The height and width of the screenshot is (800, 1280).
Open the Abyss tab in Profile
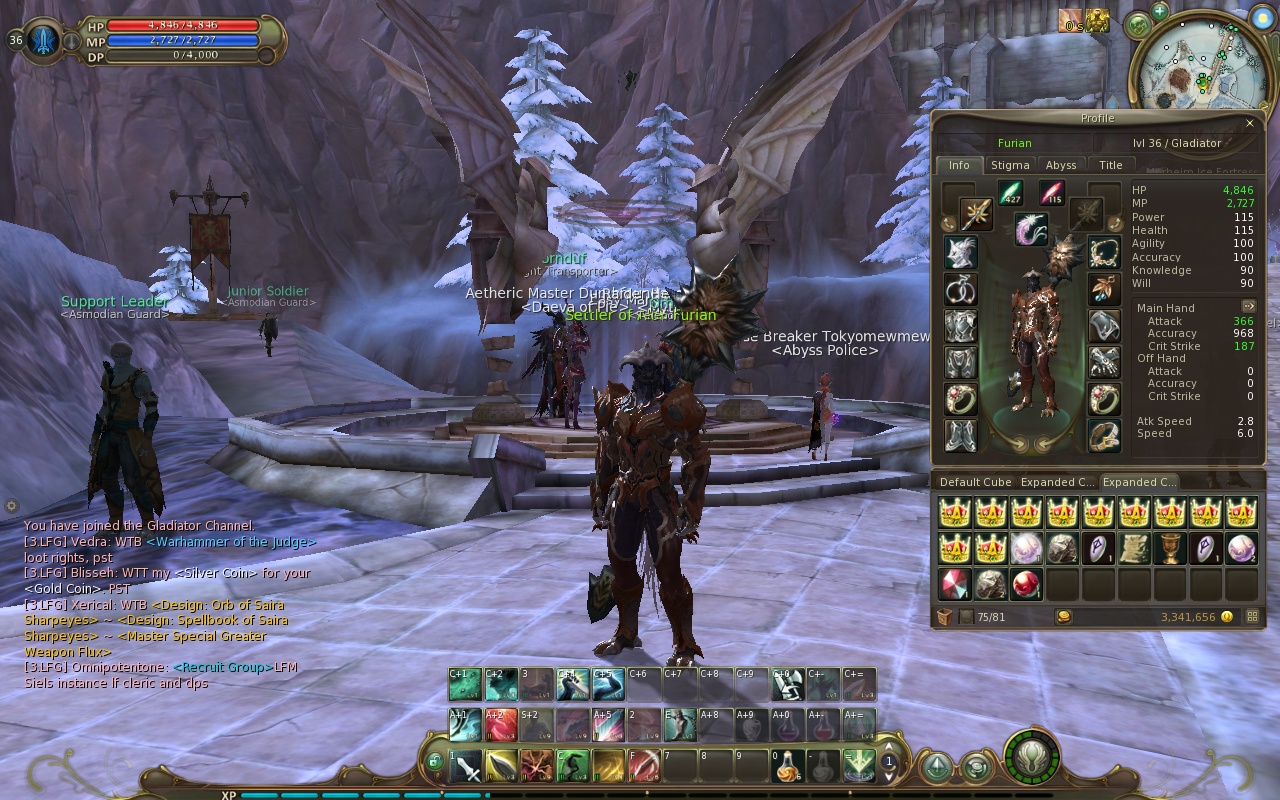pos(1061,165)
